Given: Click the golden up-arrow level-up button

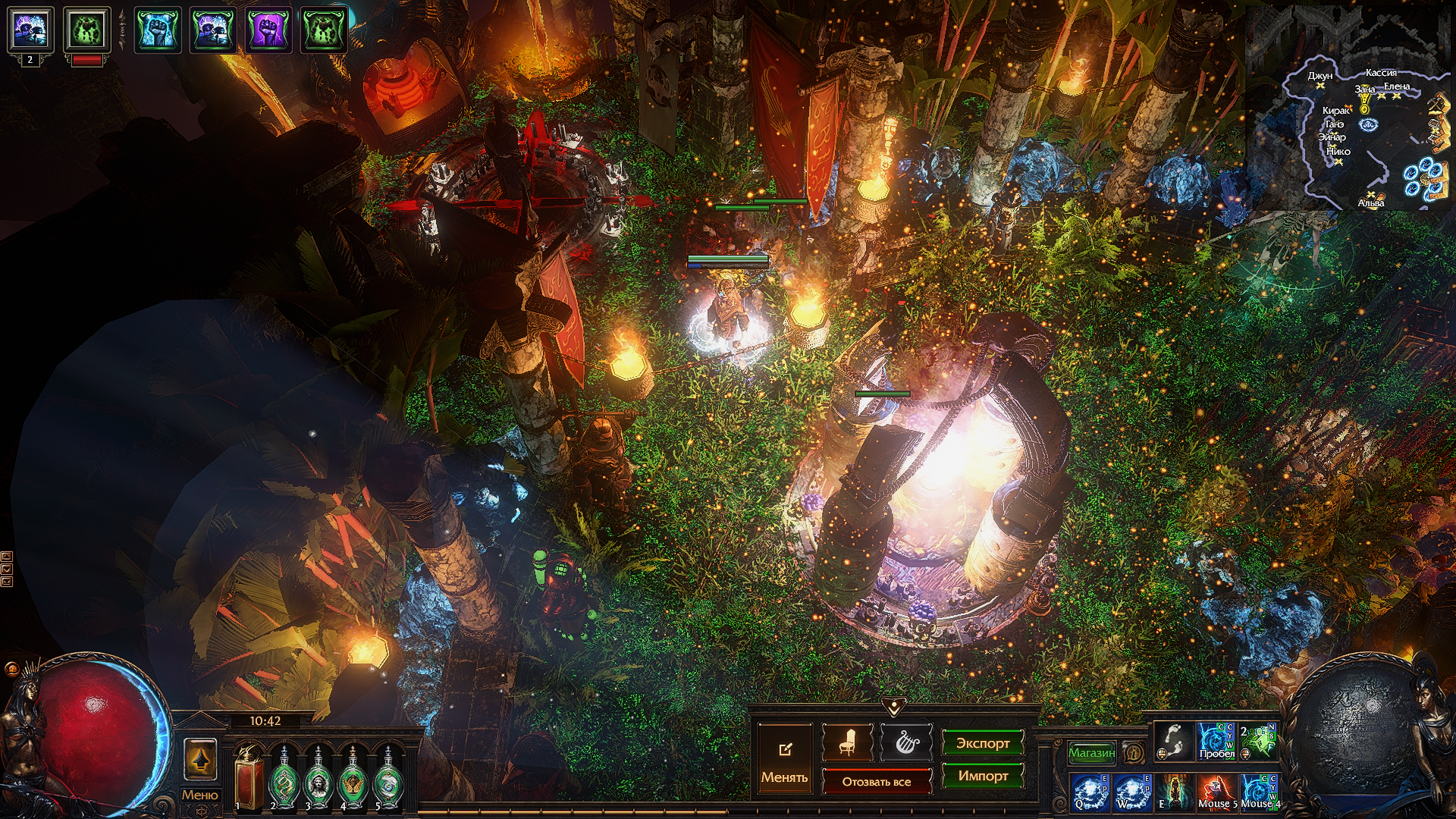Looking at the screenshot, I should pyautogui.click(x=200, y=759).
